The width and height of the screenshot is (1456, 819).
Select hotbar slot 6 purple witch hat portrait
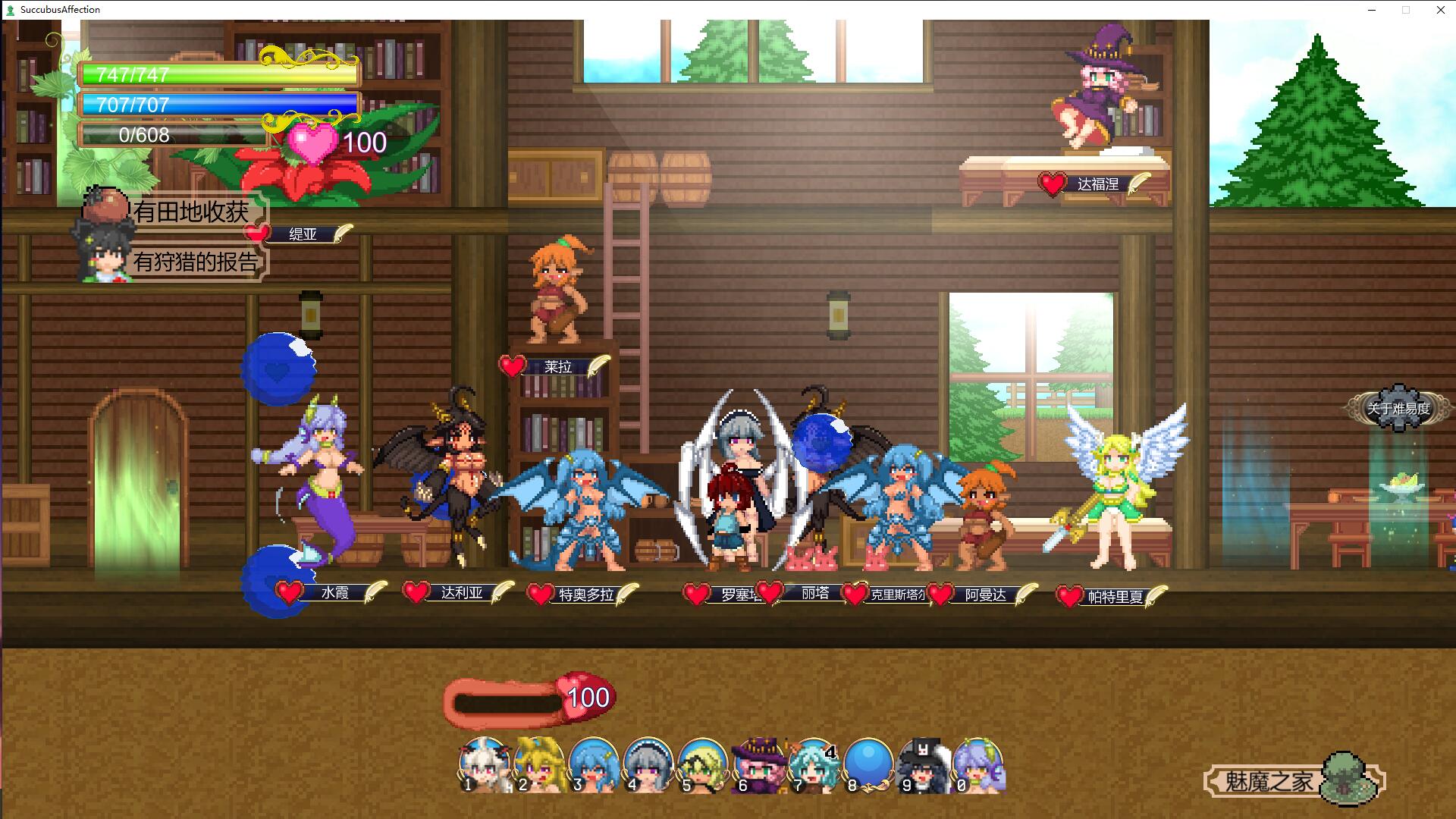point(758,765)
